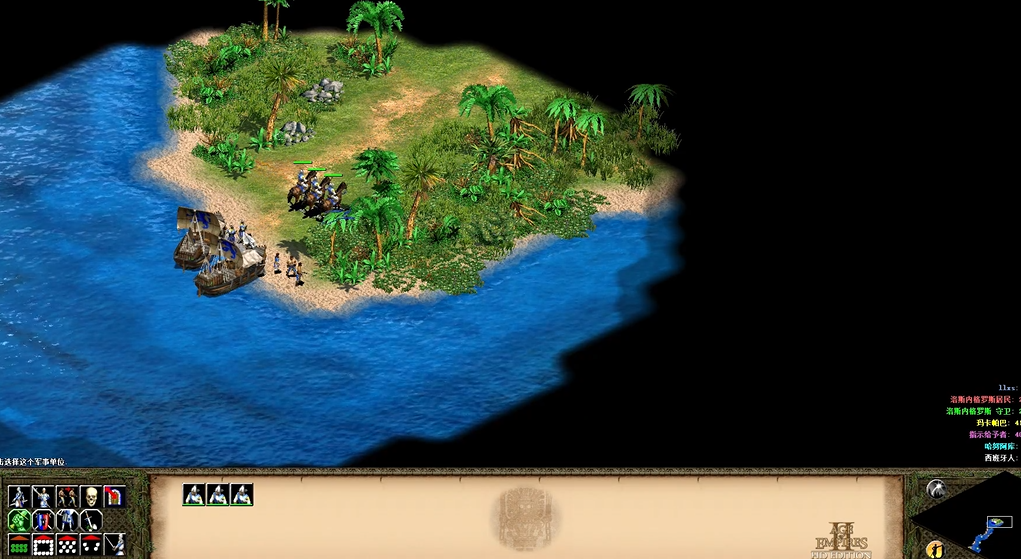Select the follow command showing two men
The image size is (1021, 559).
(66, 497)
